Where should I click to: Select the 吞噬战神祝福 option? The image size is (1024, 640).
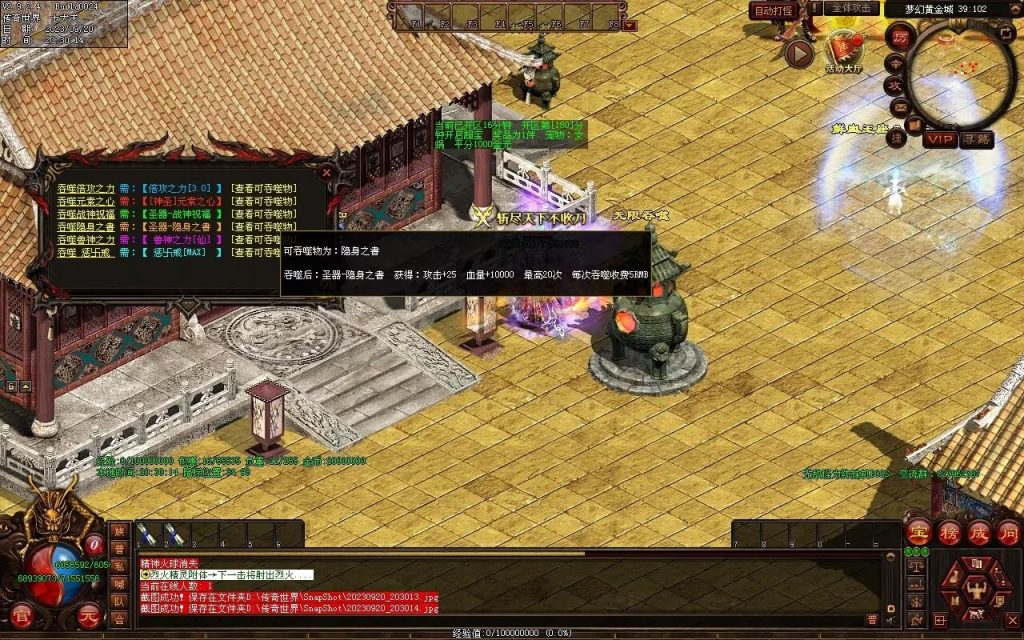pos(86,214)
